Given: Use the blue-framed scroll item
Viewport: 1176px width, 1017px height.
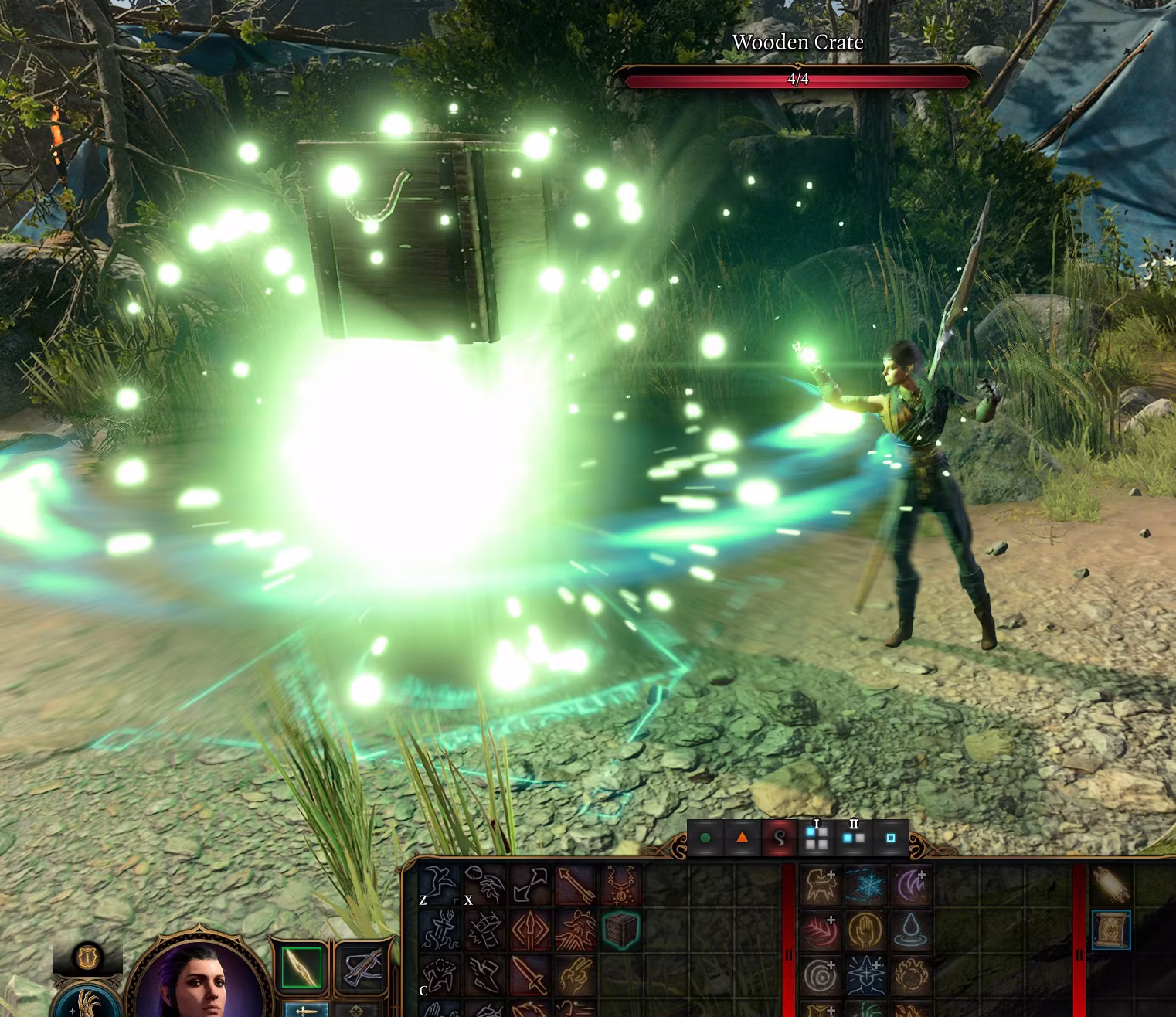Looking at the screenshot, I should pos(1111,930).
